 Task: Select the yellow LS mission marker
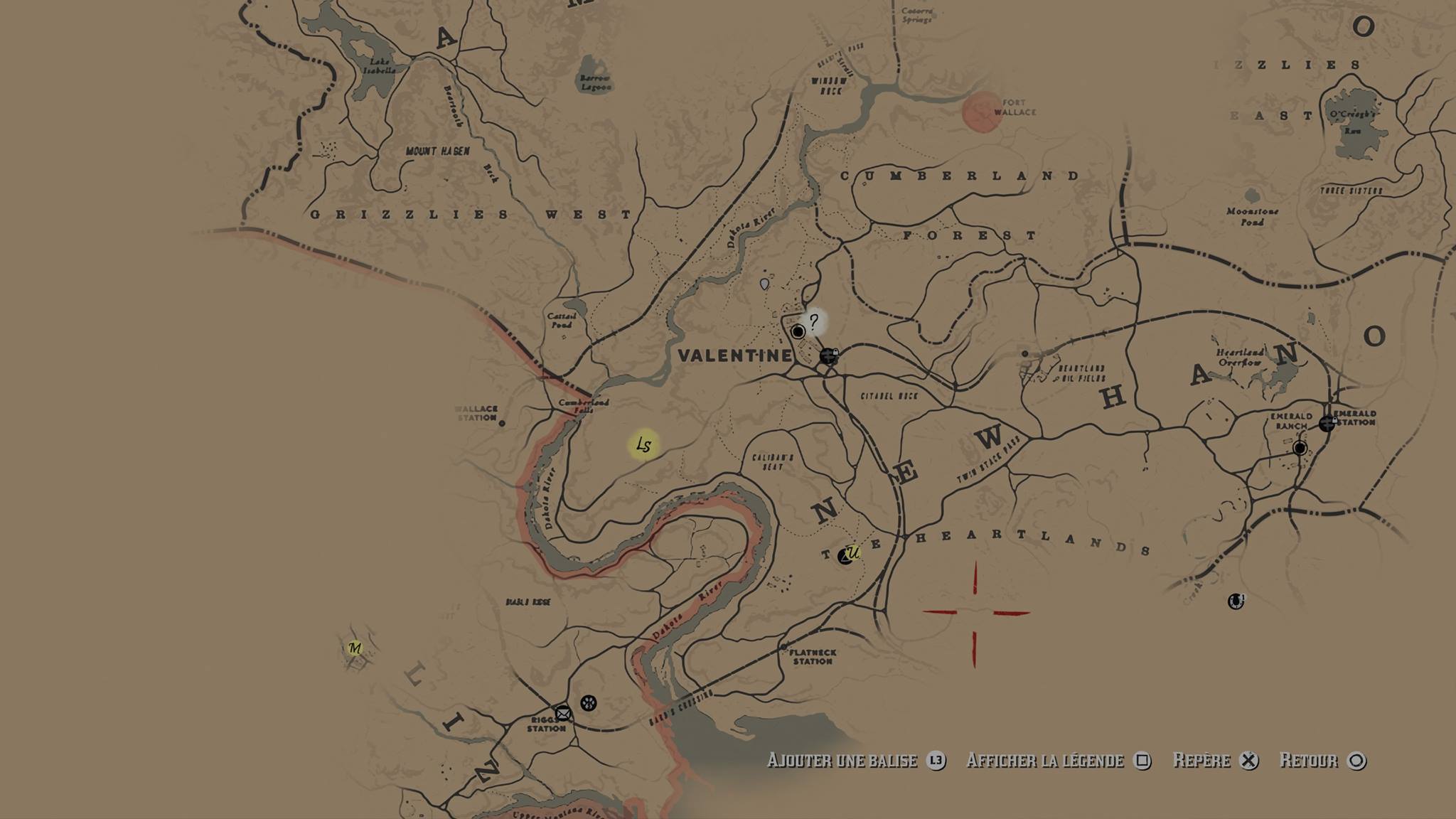coord(643,446)
